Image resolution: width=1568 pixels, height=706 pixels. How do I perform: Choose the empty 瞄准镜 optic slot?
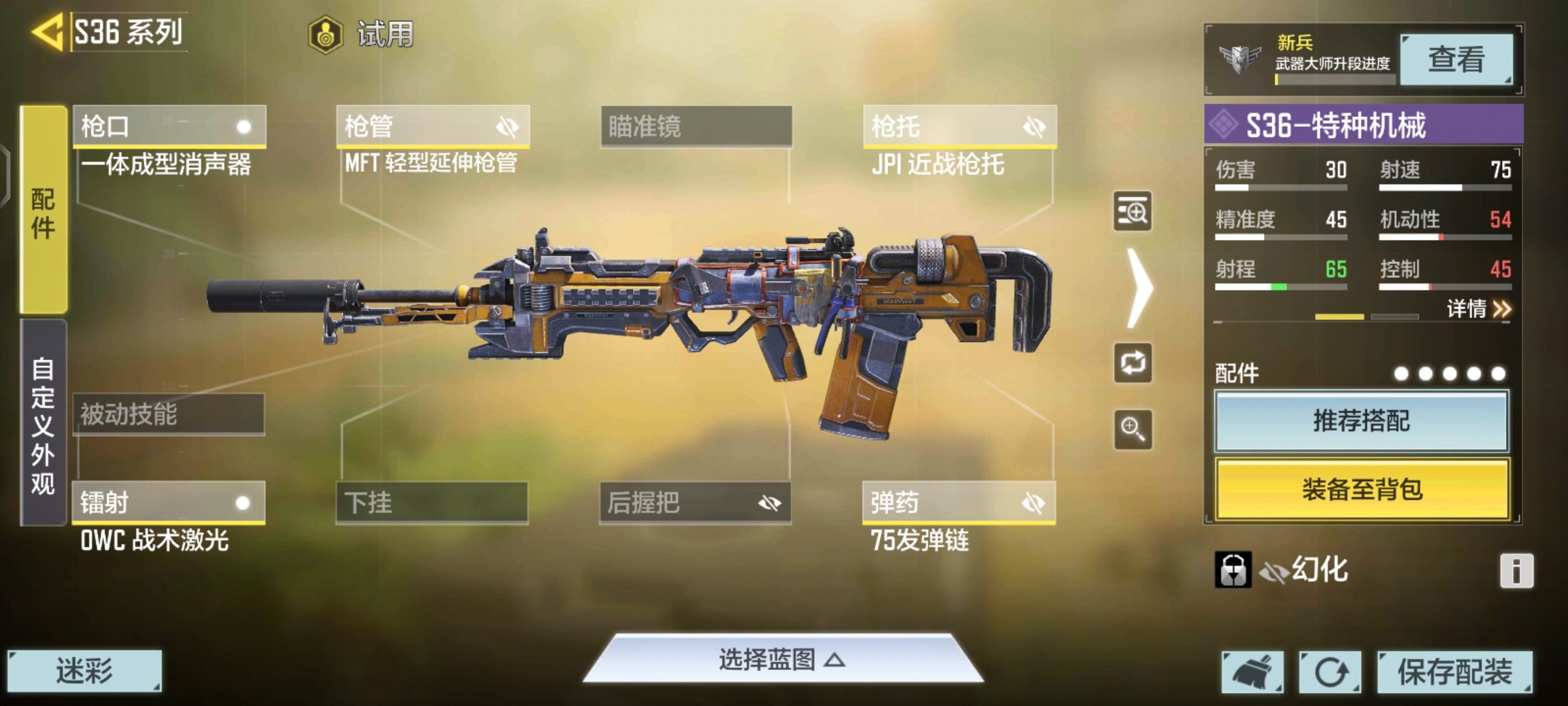tap(696, 126)
